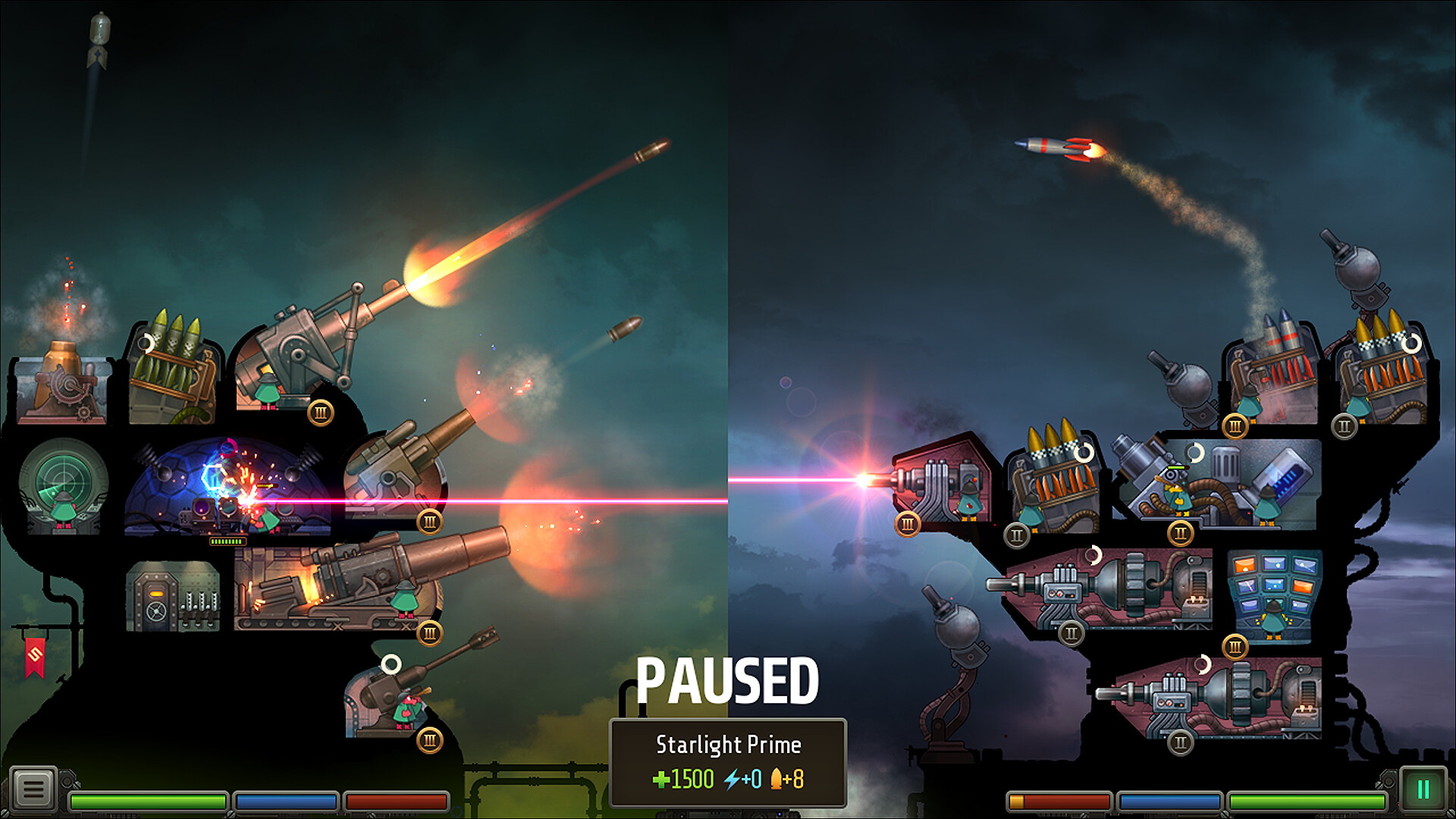Select the green radar room
The image size is (1456, 819).
click(64, 485)
